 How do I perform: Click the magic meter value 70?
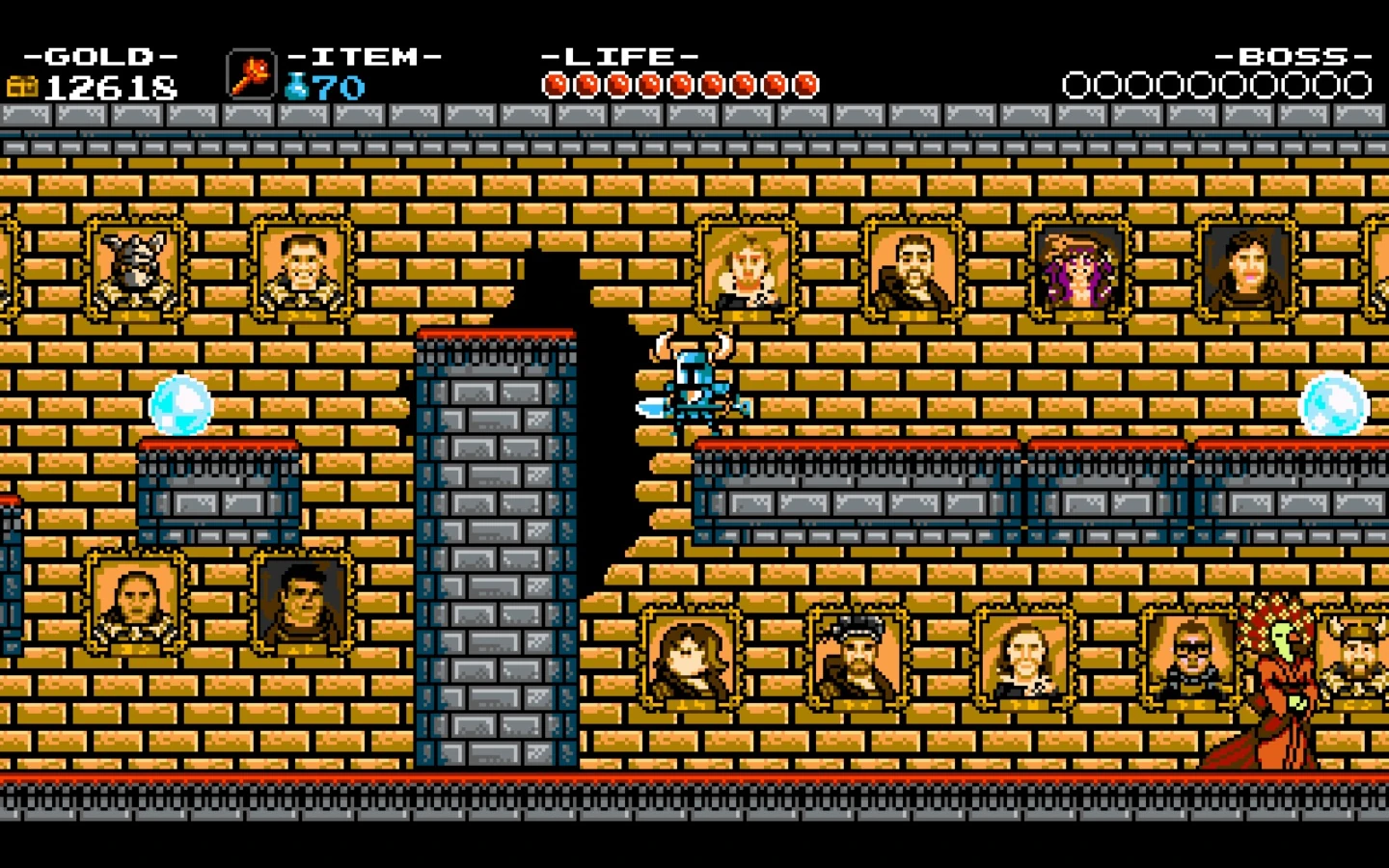[340, 87]
